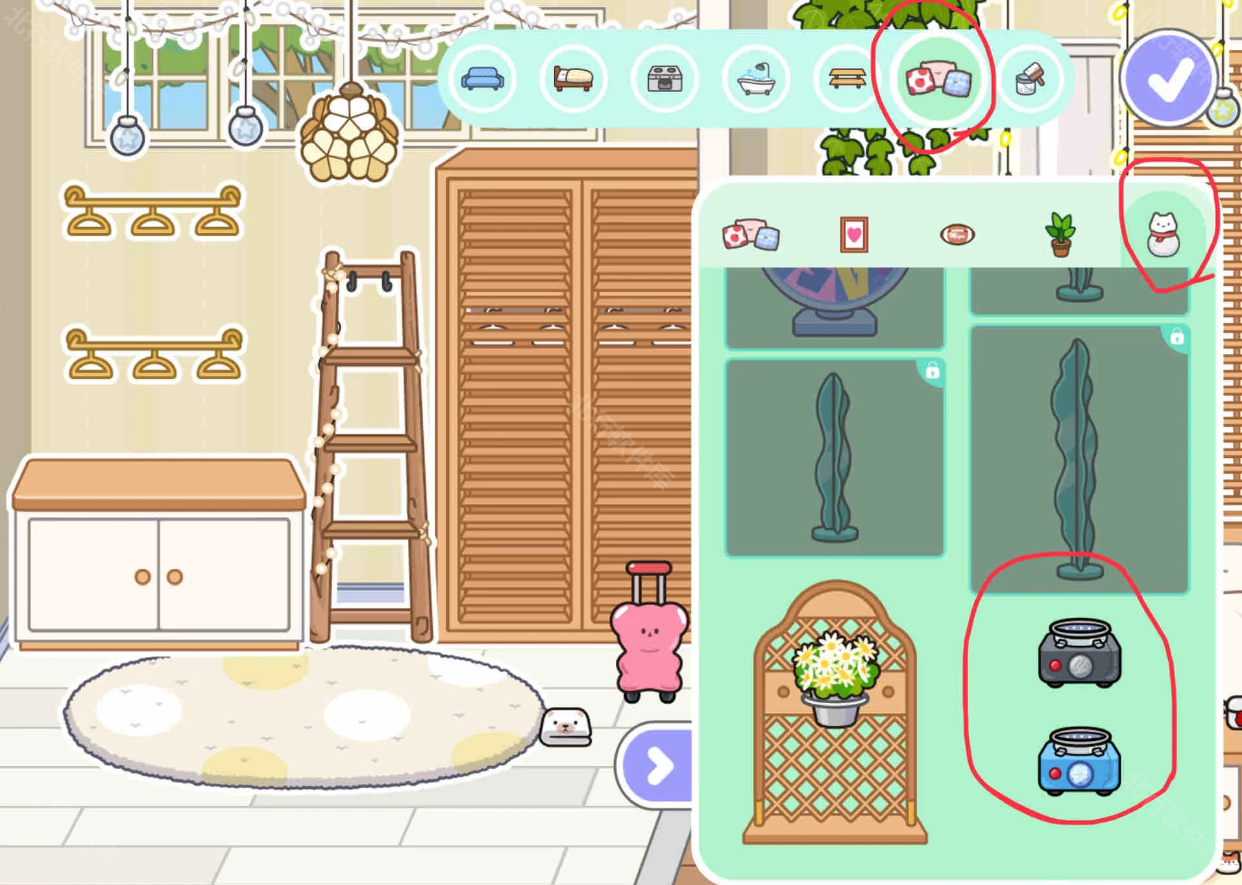The width and height of the screenshot is (1242, 885).
Task: Pick the wicker flower stand item
Action: point(835,712)
